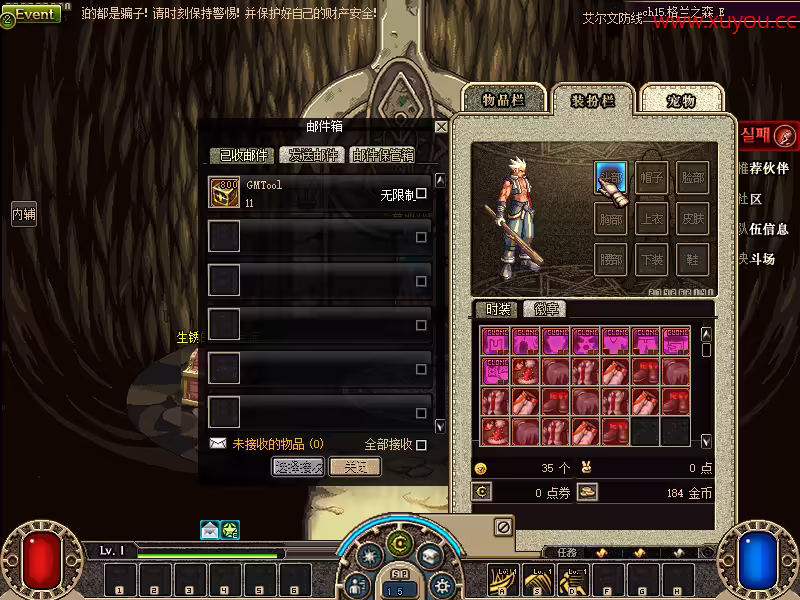Viewport: 800px width, 600px height.
Task: Choose the 脸部 face equipment slot
Action: (692, 177)
